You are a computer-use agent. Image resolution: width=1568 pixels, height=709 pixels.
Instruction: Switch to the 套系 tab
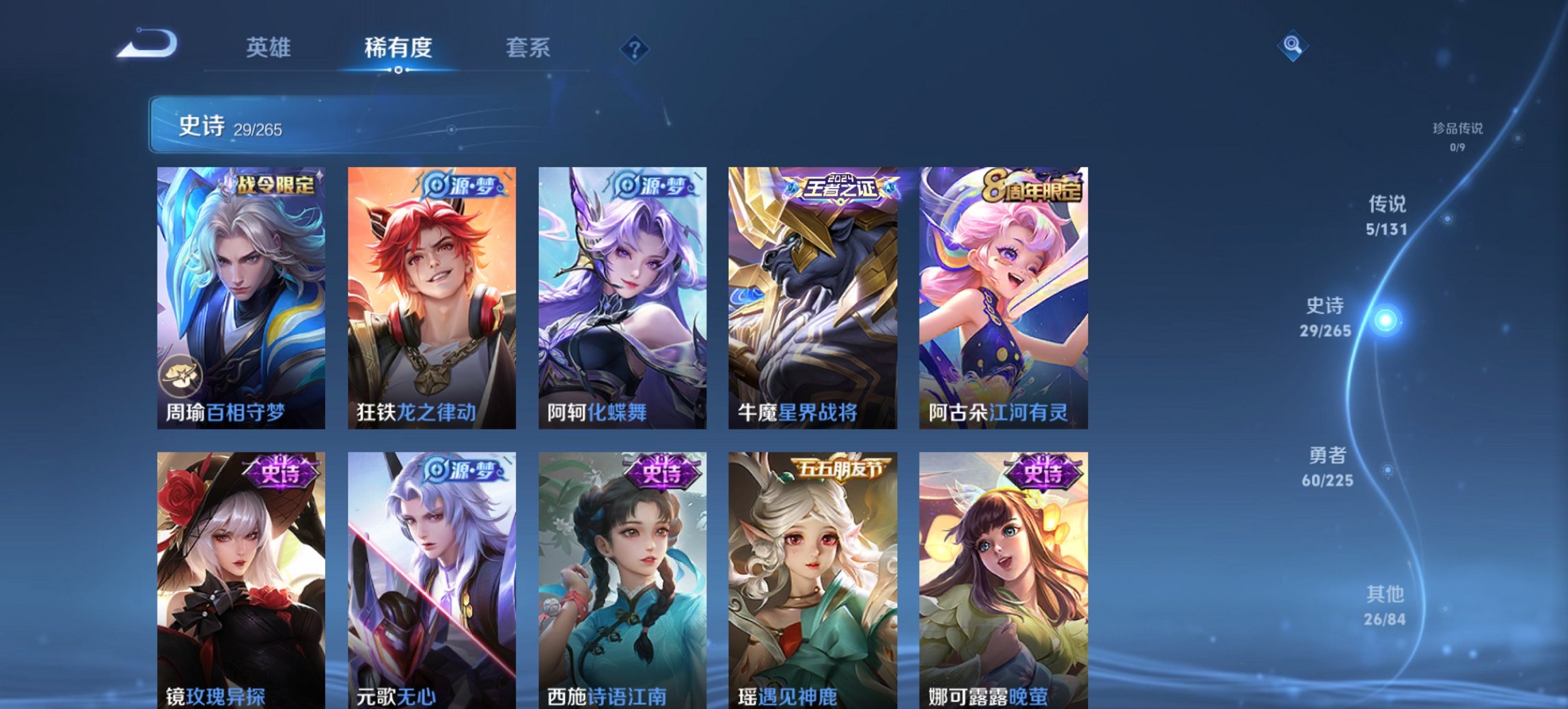point(527,48)
